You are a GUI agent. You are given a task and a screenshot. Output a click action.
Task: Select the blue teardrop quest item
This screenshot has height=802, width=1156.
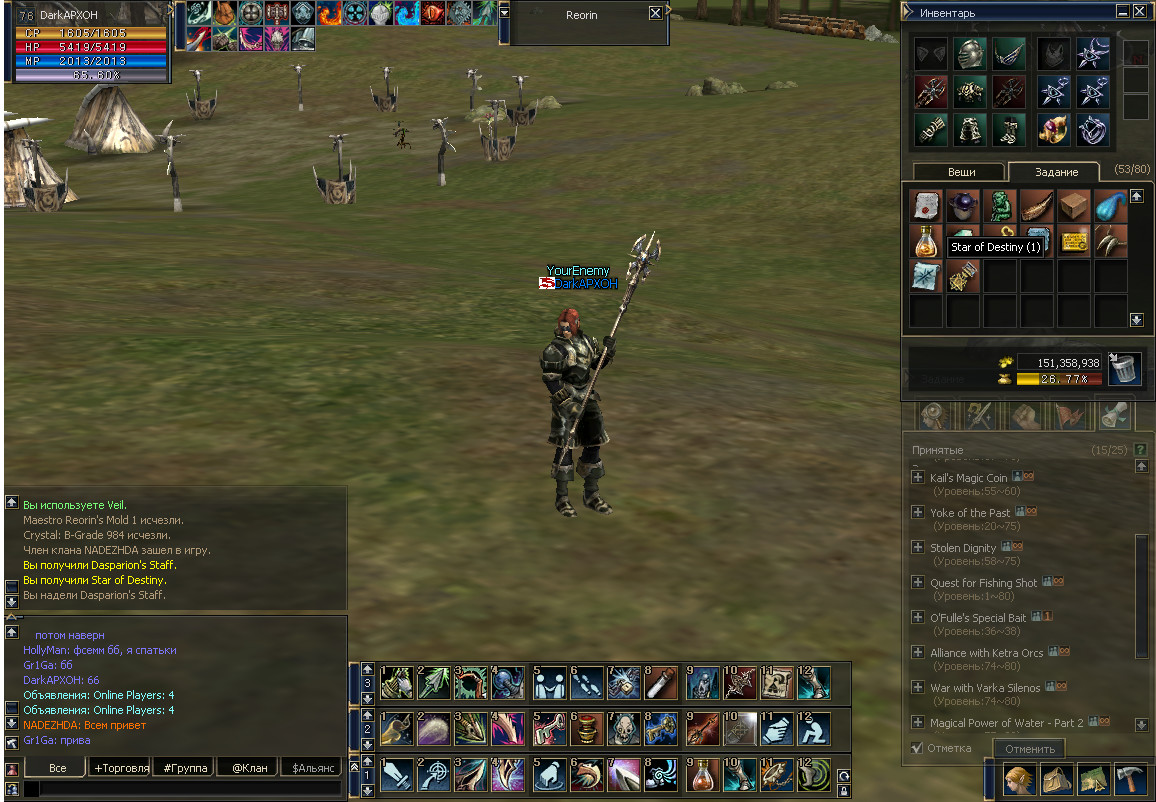1110,206
